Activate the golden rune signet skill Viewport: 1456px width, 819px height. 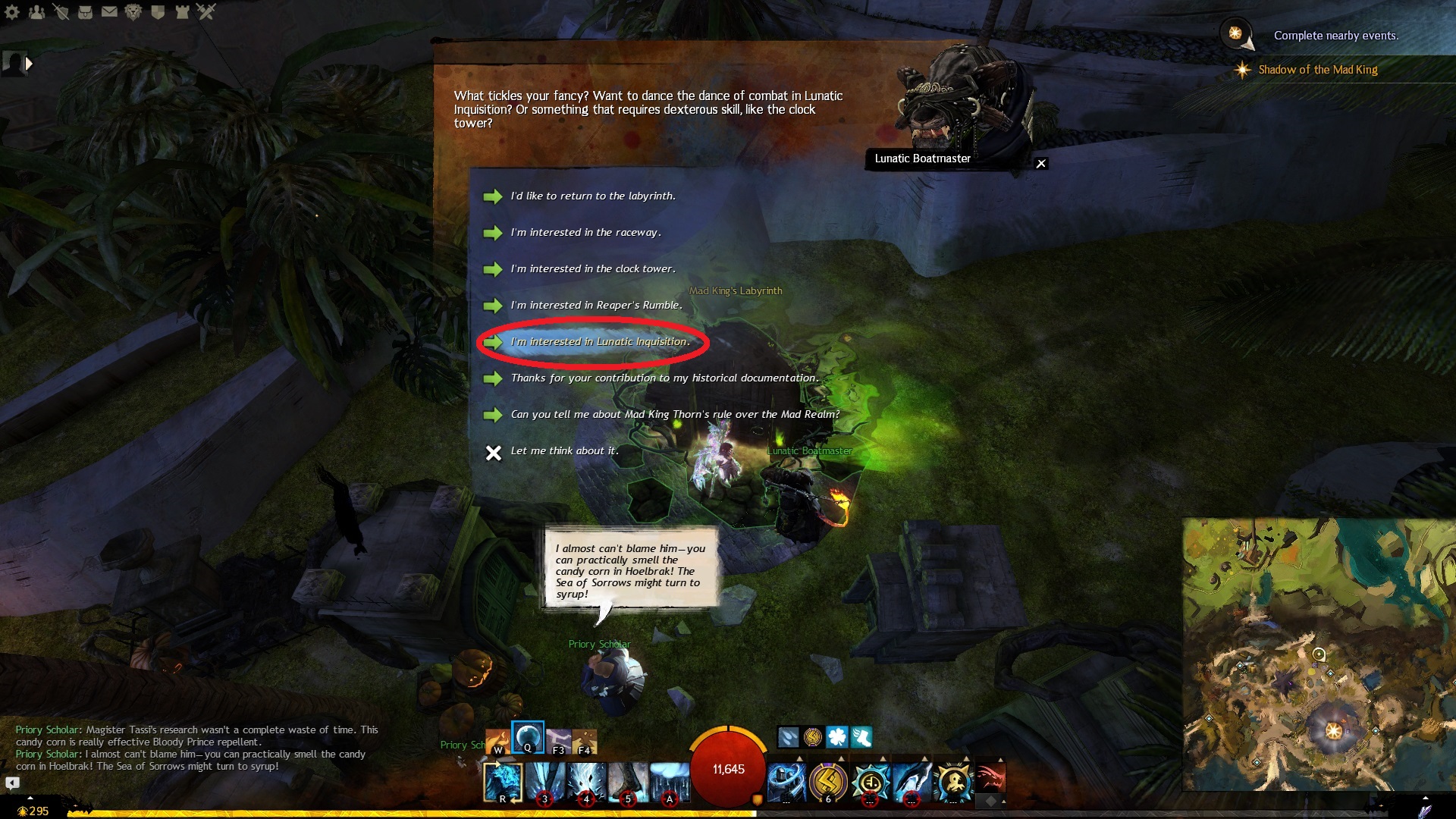[x=828, y=781]
